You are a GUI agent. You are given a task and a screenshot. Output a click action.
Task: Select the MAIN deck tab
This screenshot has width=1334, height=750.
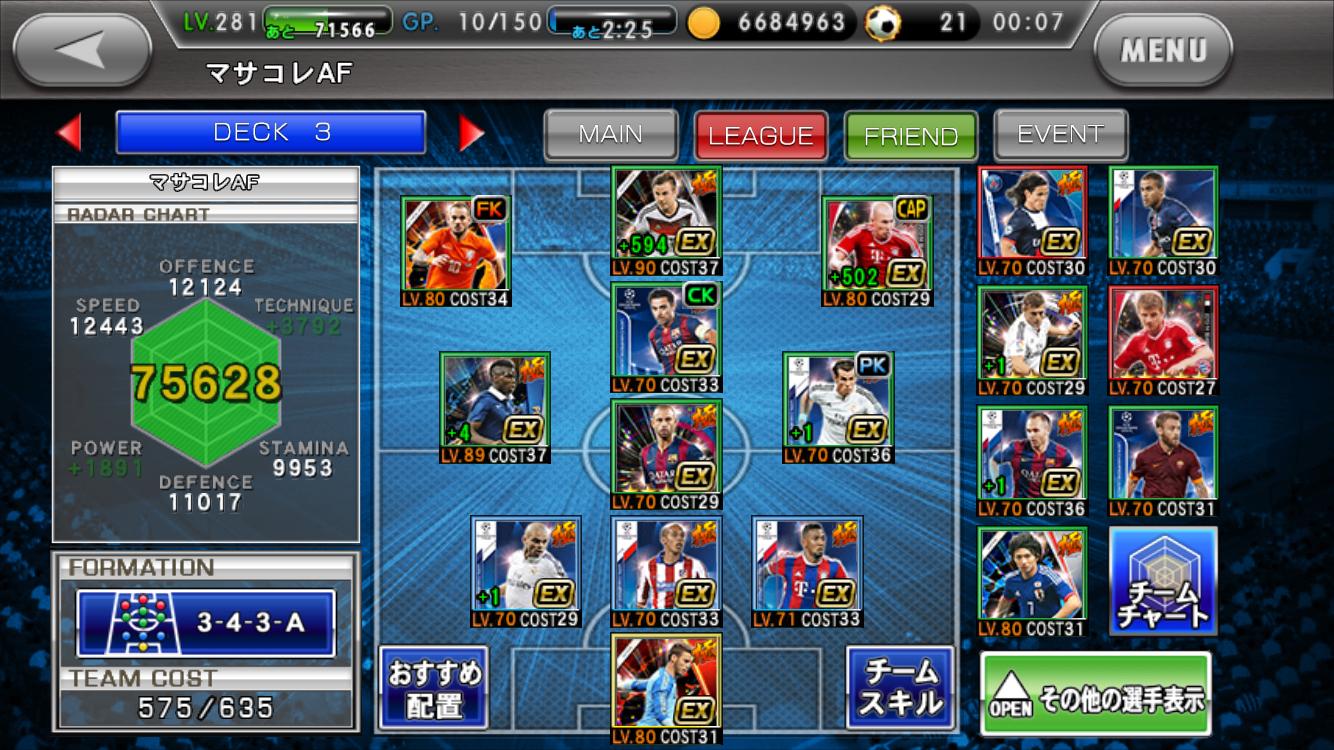pyautogui.click(x=611, y=135)
